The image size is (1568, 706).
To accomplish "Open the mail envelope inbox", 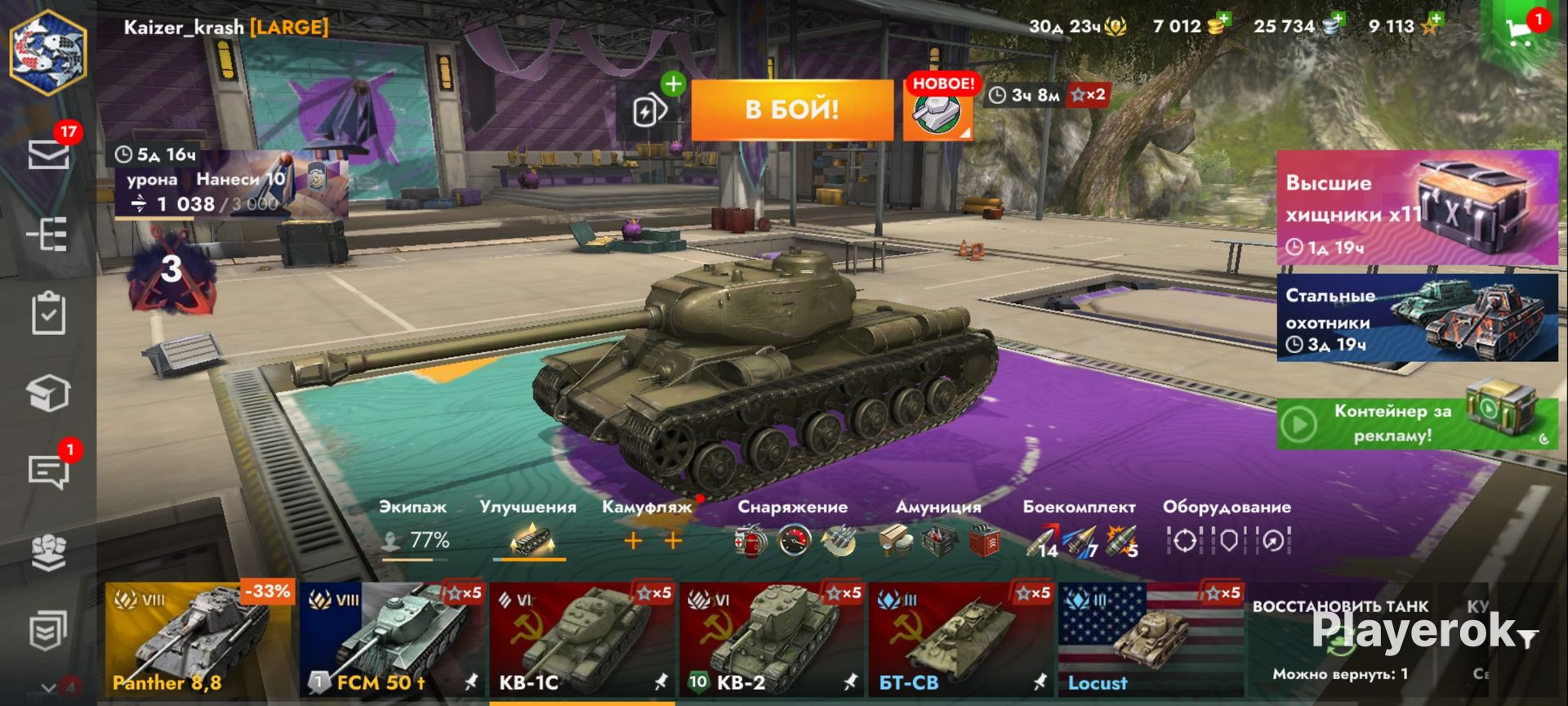I will point(48,154).
